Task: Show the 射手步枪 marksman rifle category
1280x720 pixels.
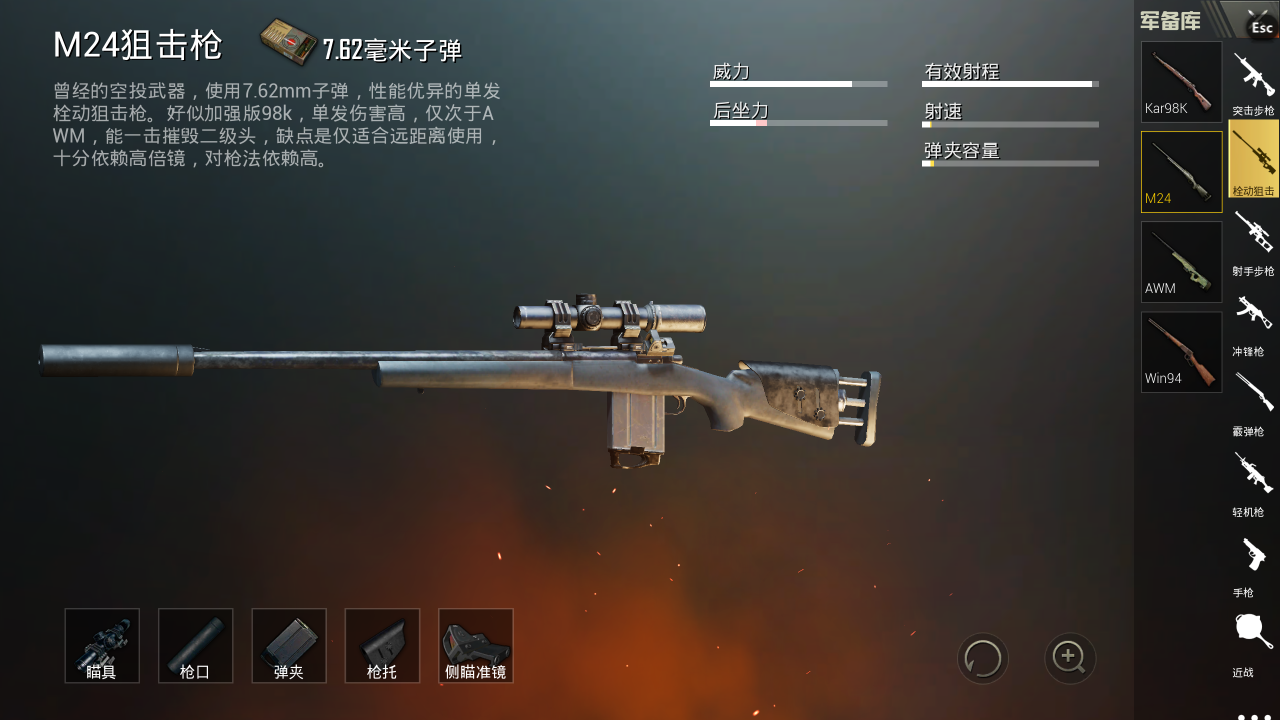Action: click(x=1253, y=242)
